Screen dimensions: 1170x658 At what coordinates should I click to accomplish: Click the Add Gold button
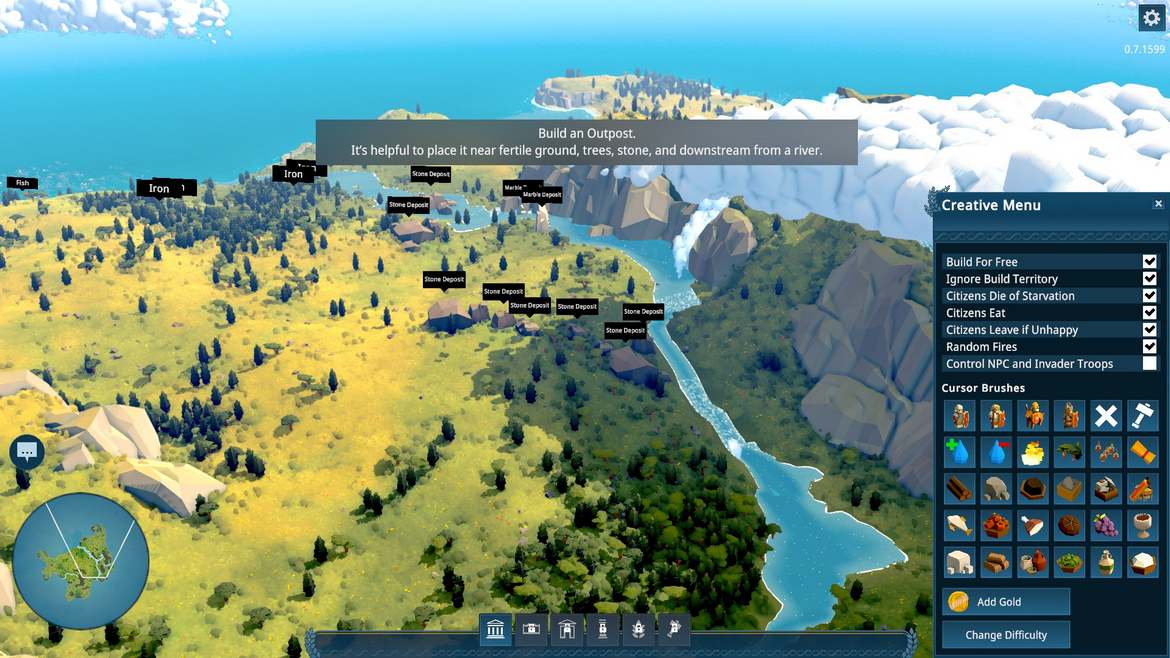[1005, 601]
